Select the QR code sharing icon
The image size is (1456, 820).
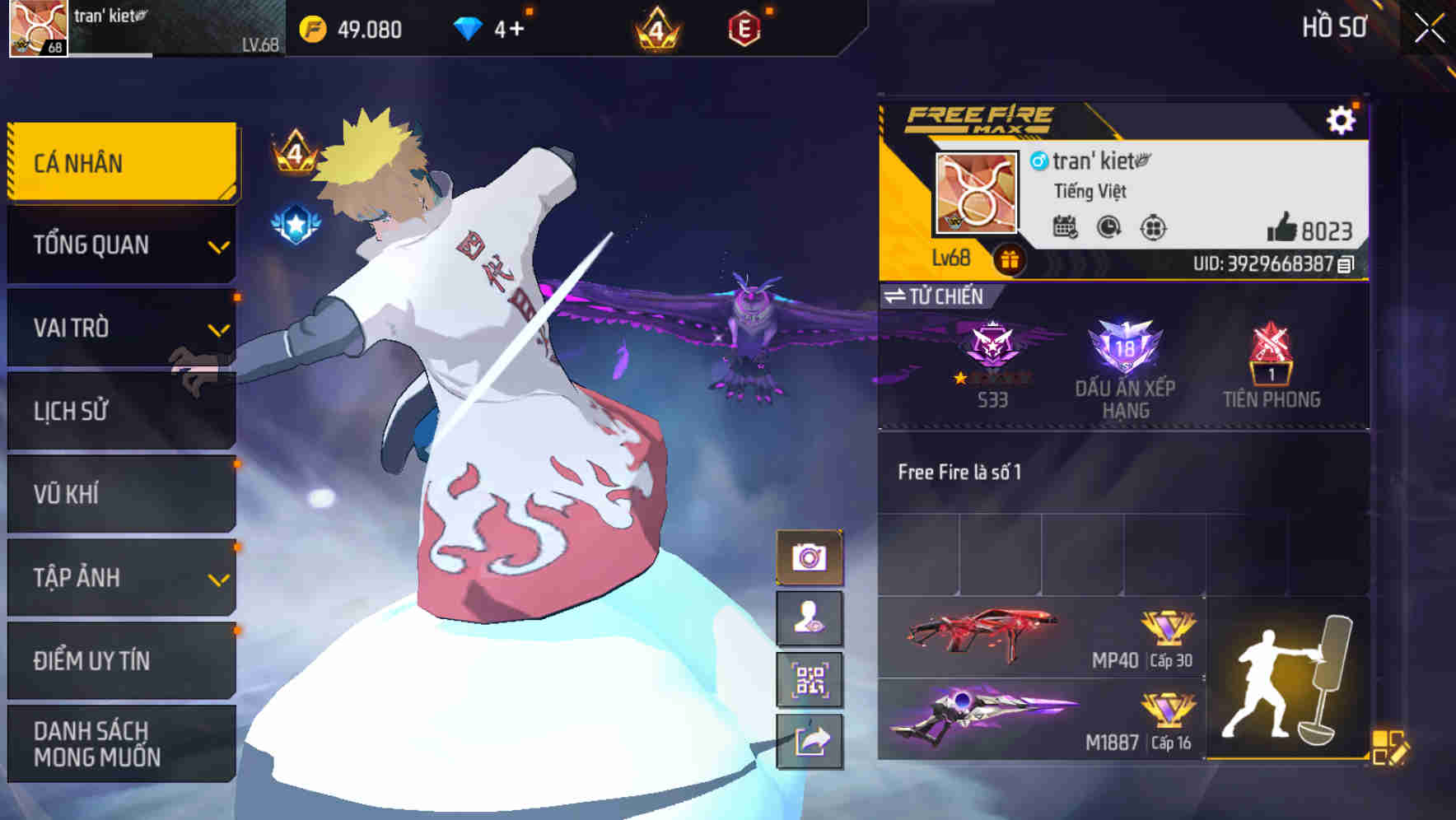tap(808, 680)
